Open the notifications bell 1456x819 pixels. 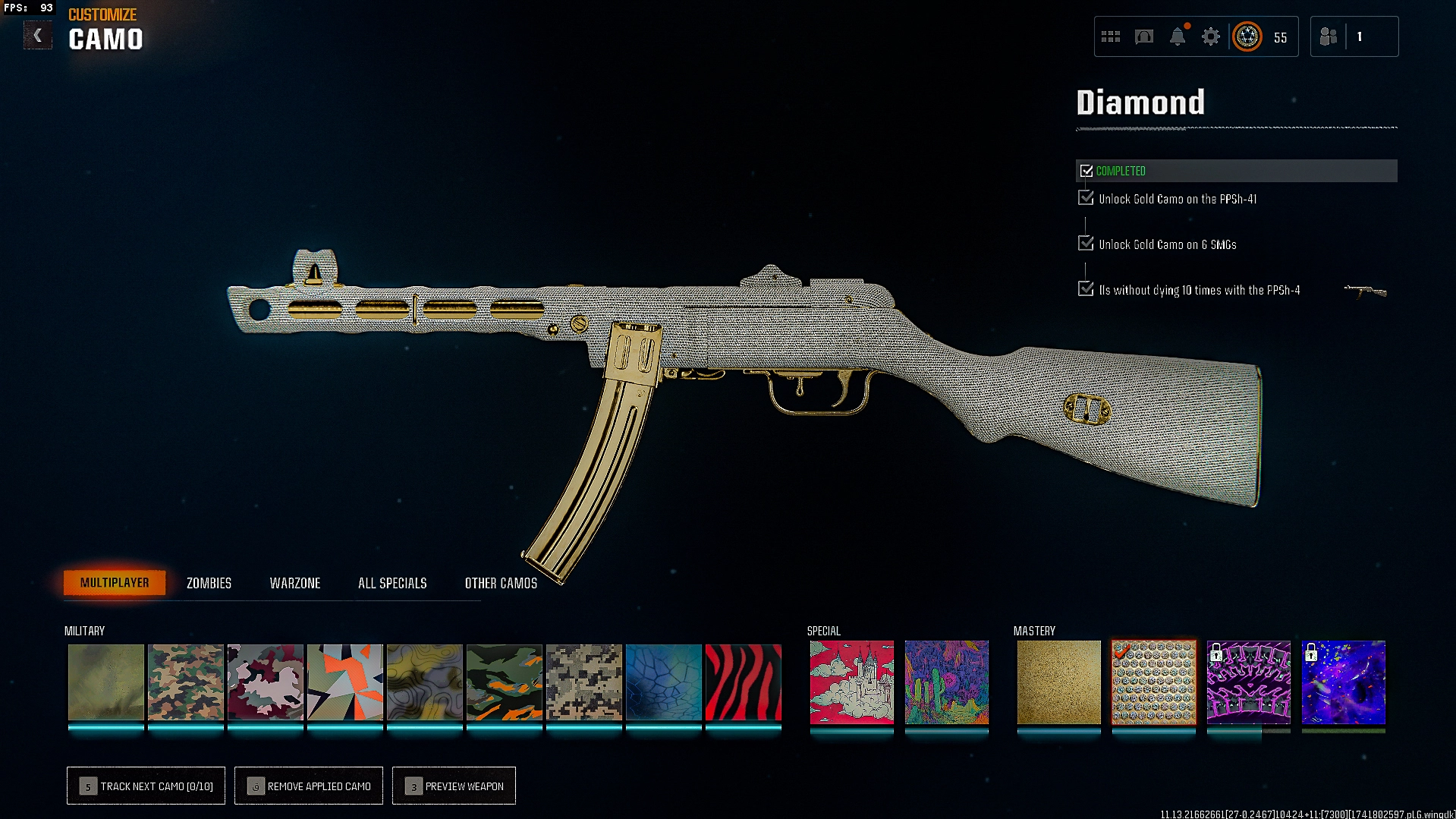[1177, 36]
